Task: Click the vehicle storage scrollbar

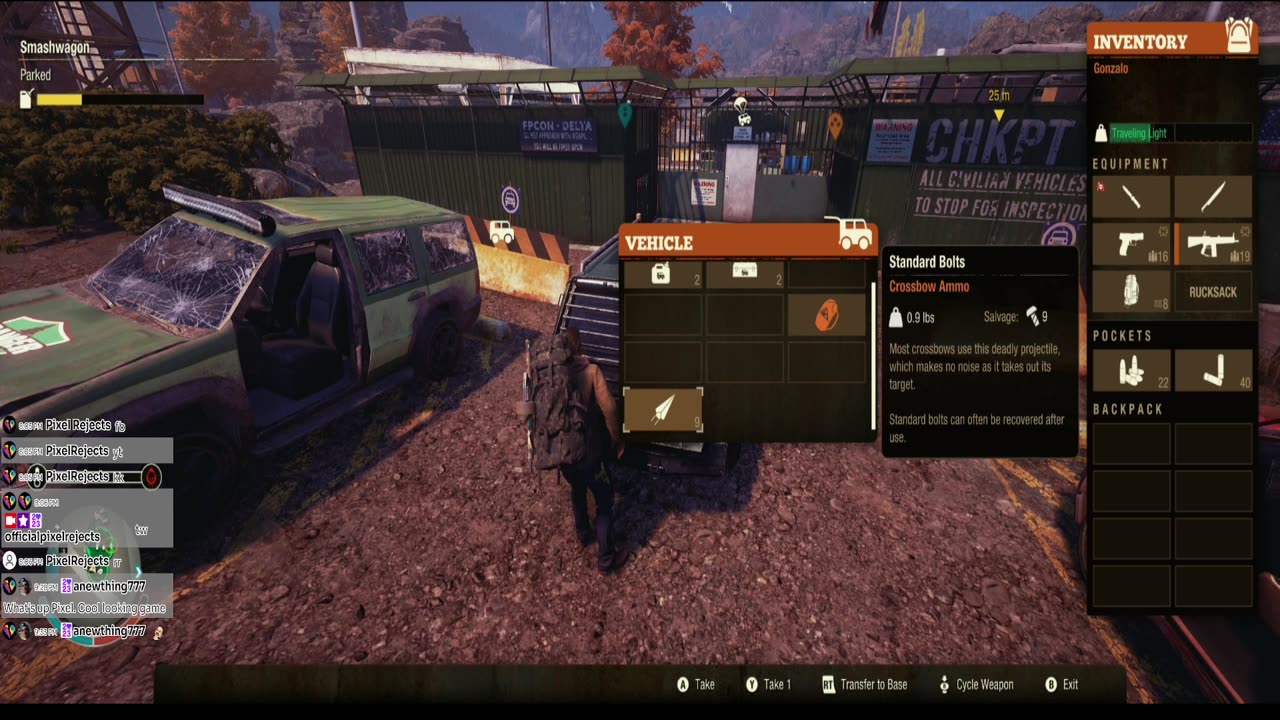Action: coord(874,330)
